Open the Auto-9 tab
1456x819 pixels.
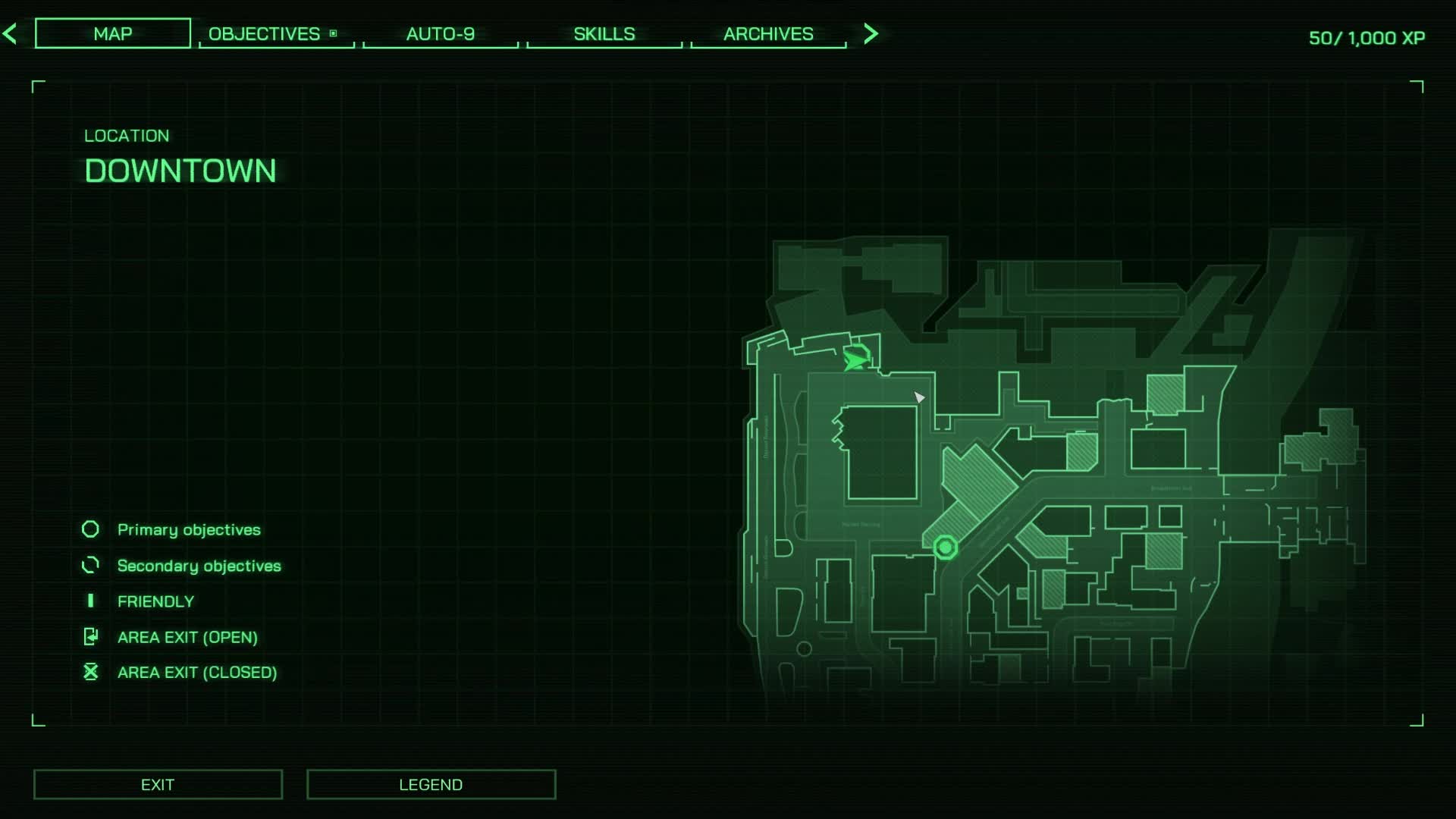[x=440, y=34]
